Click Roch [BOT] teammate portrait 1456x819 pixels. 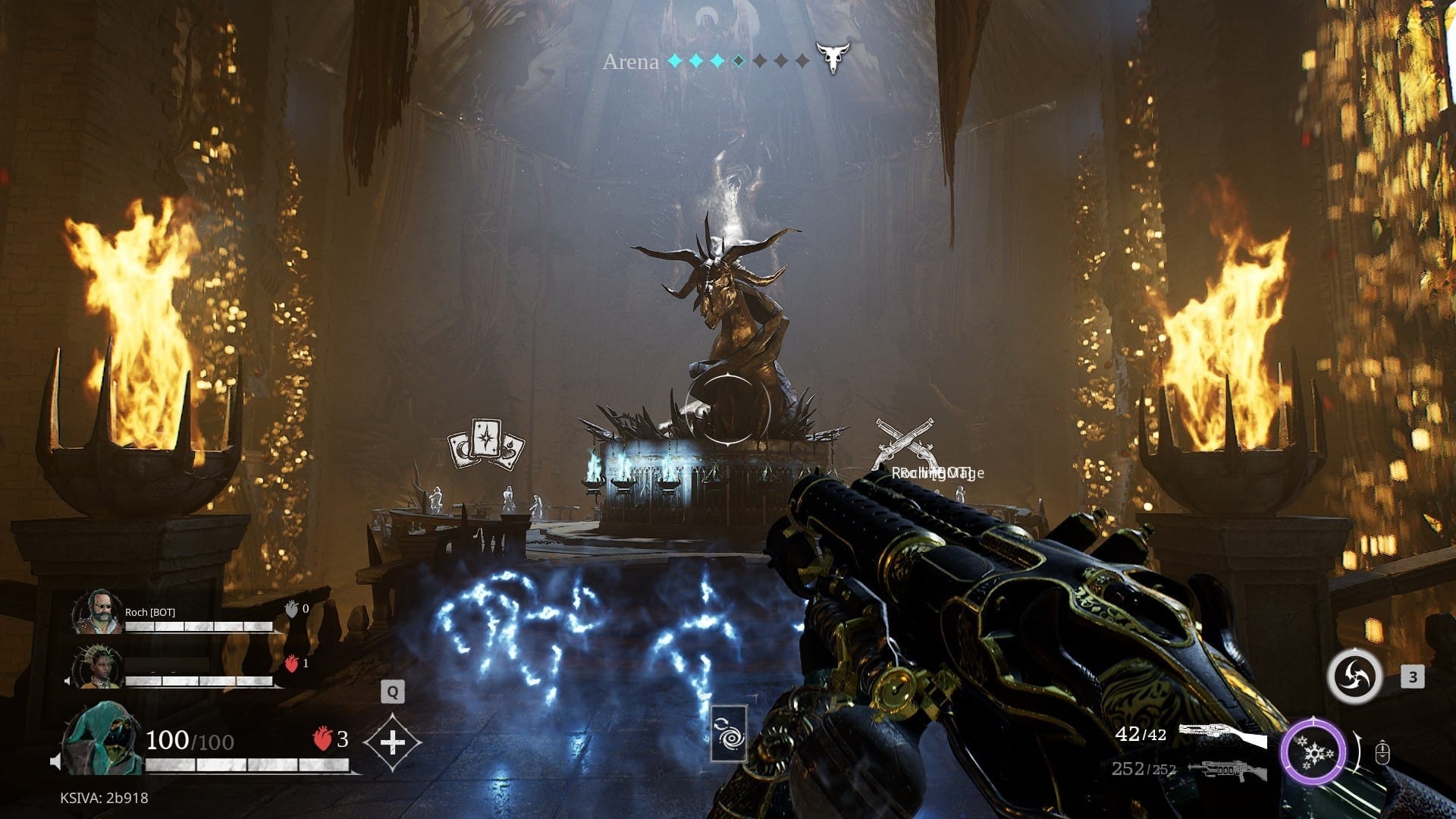(x=99, y=612)
